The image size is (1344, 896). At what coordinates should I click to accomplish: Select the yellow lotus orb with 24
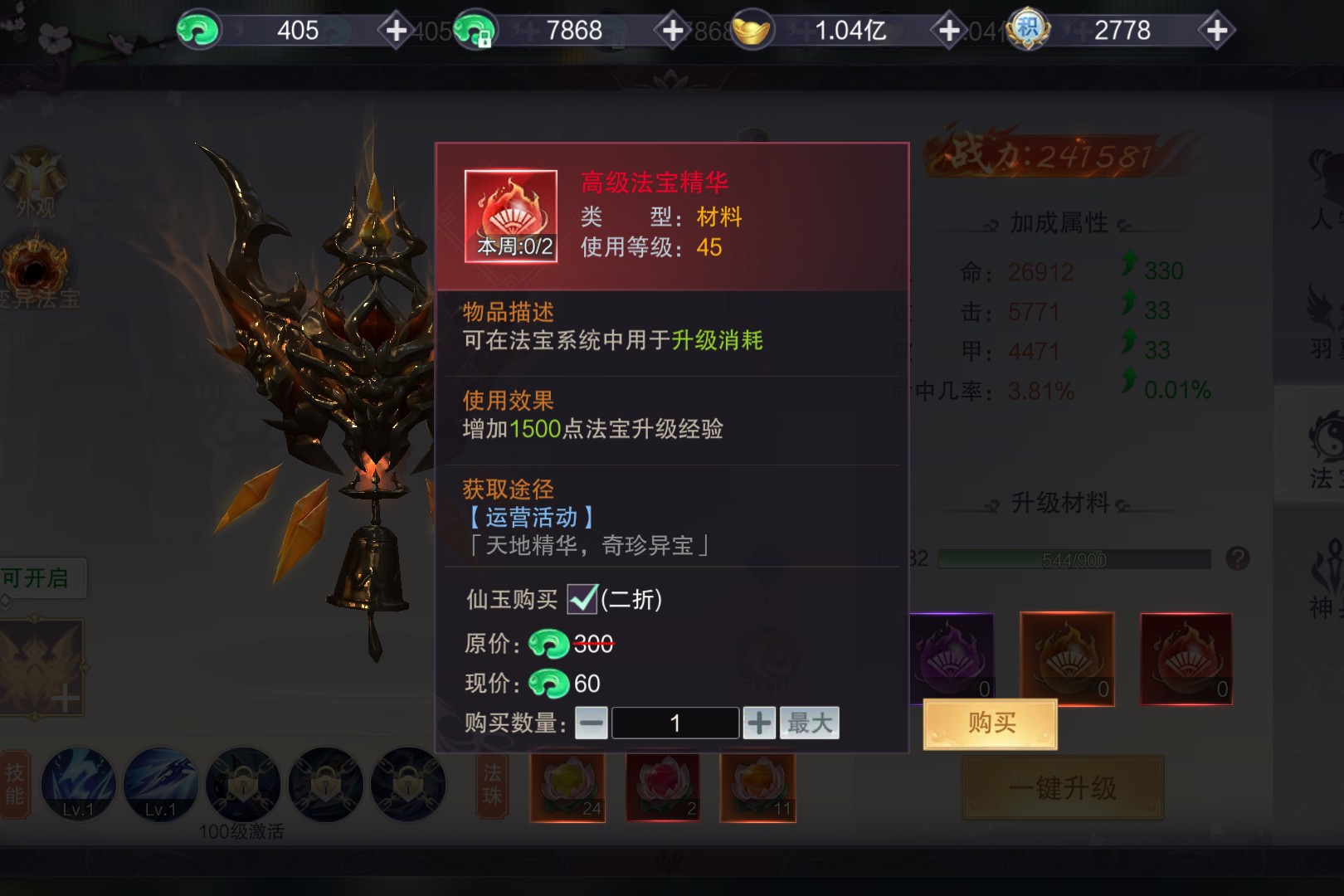pyautogui.click(x=567, y=786)
